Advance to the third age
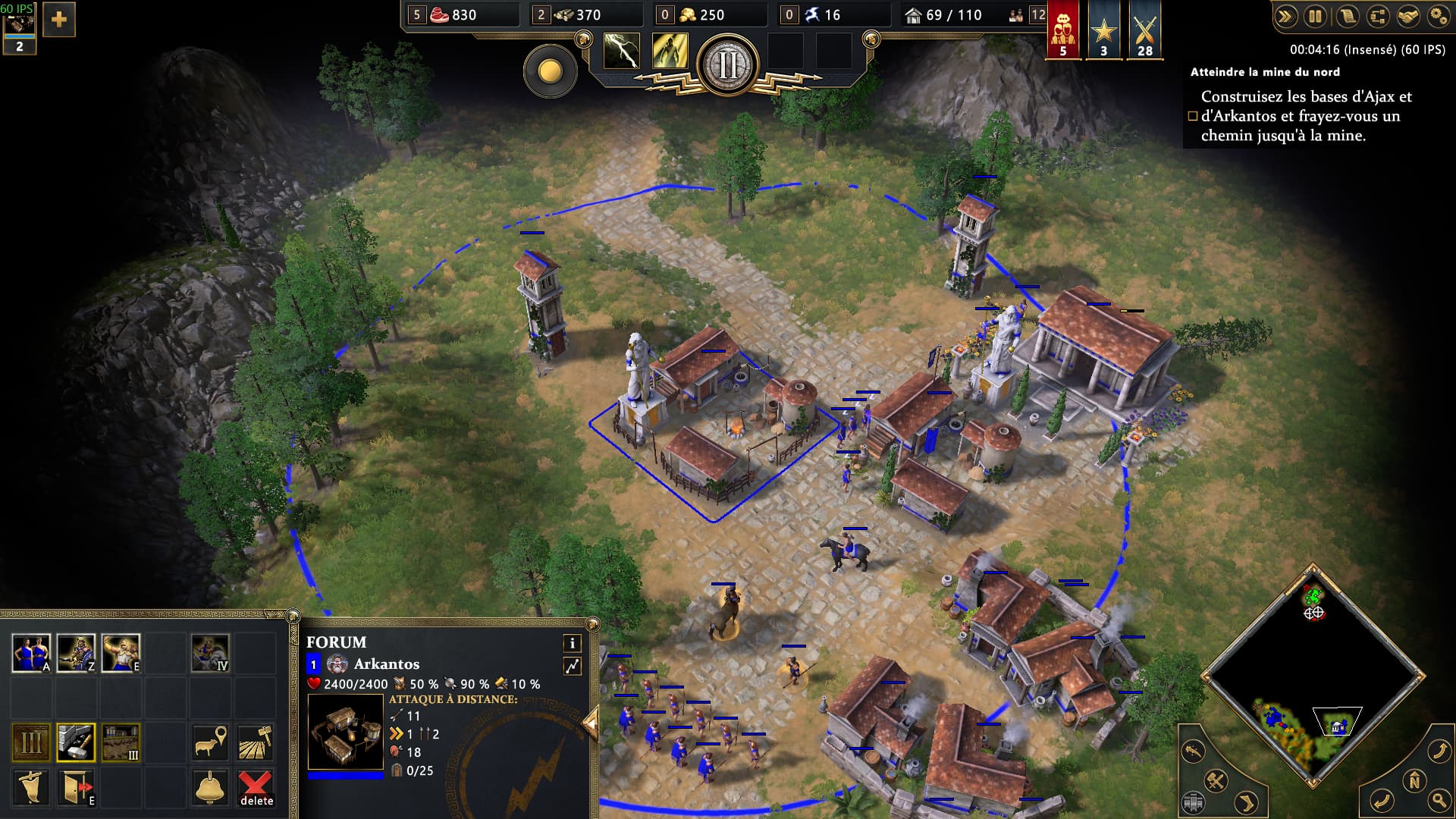Image resolution: width=1456 pixels, height=819 pixels. pyautogui.click(x=31, y=742)
